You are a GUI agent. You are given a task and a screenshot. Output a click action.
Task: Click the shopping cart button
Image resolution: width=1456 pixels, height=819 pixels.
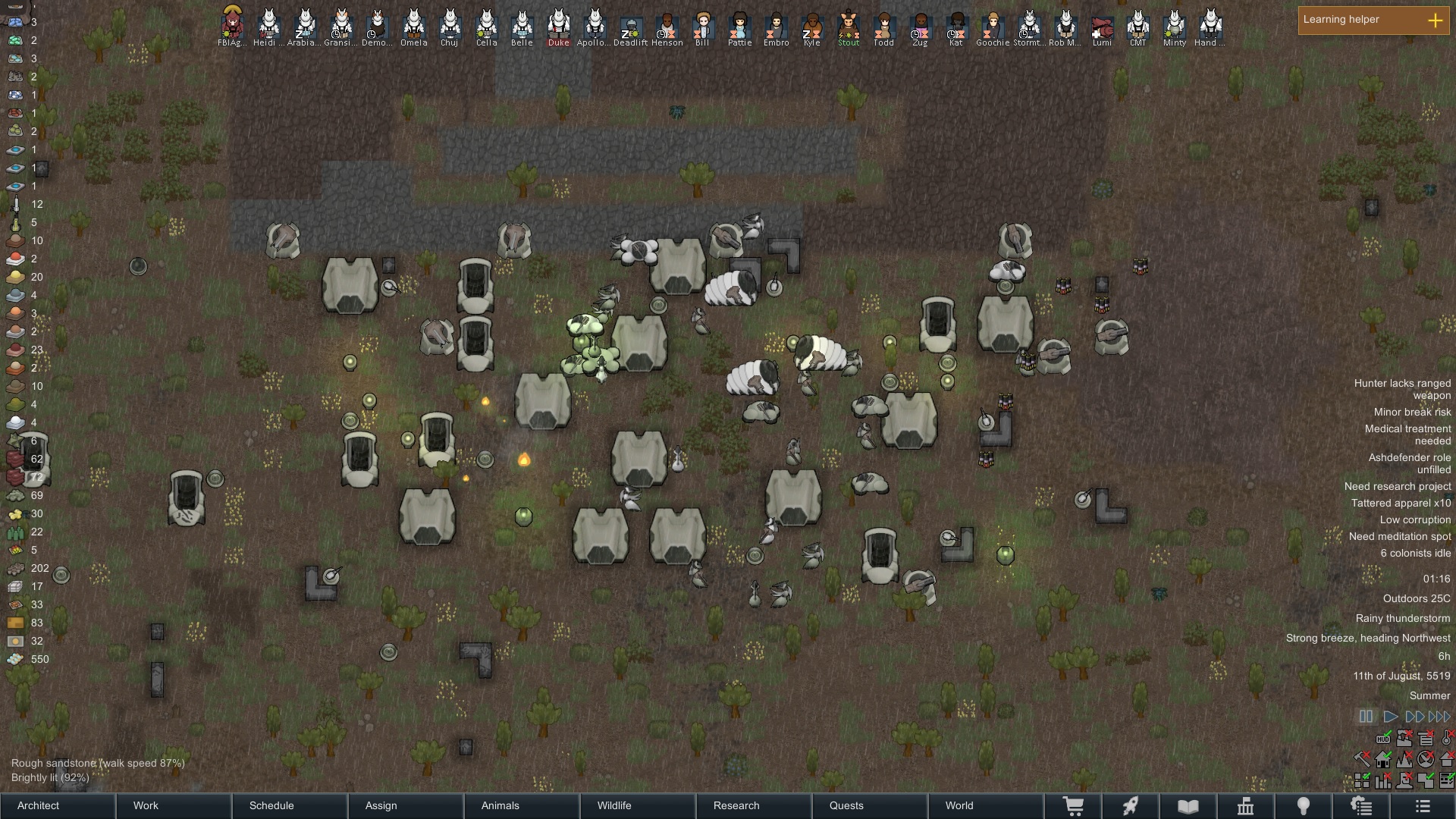(x=1073, y=806)
